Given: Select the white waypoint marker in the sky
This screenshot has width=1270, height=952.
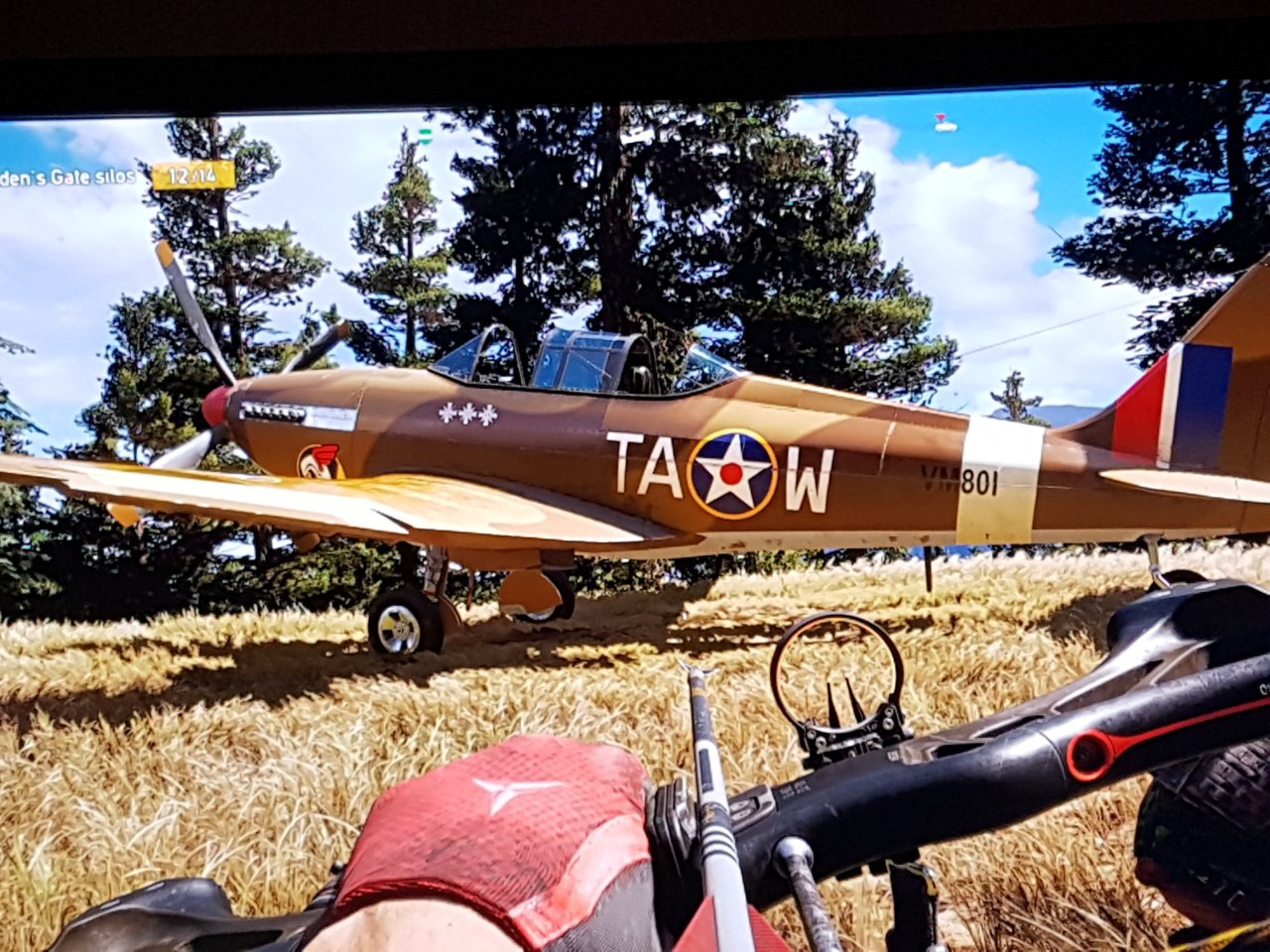Looking at the screenshot, I should tap(948, 126).
